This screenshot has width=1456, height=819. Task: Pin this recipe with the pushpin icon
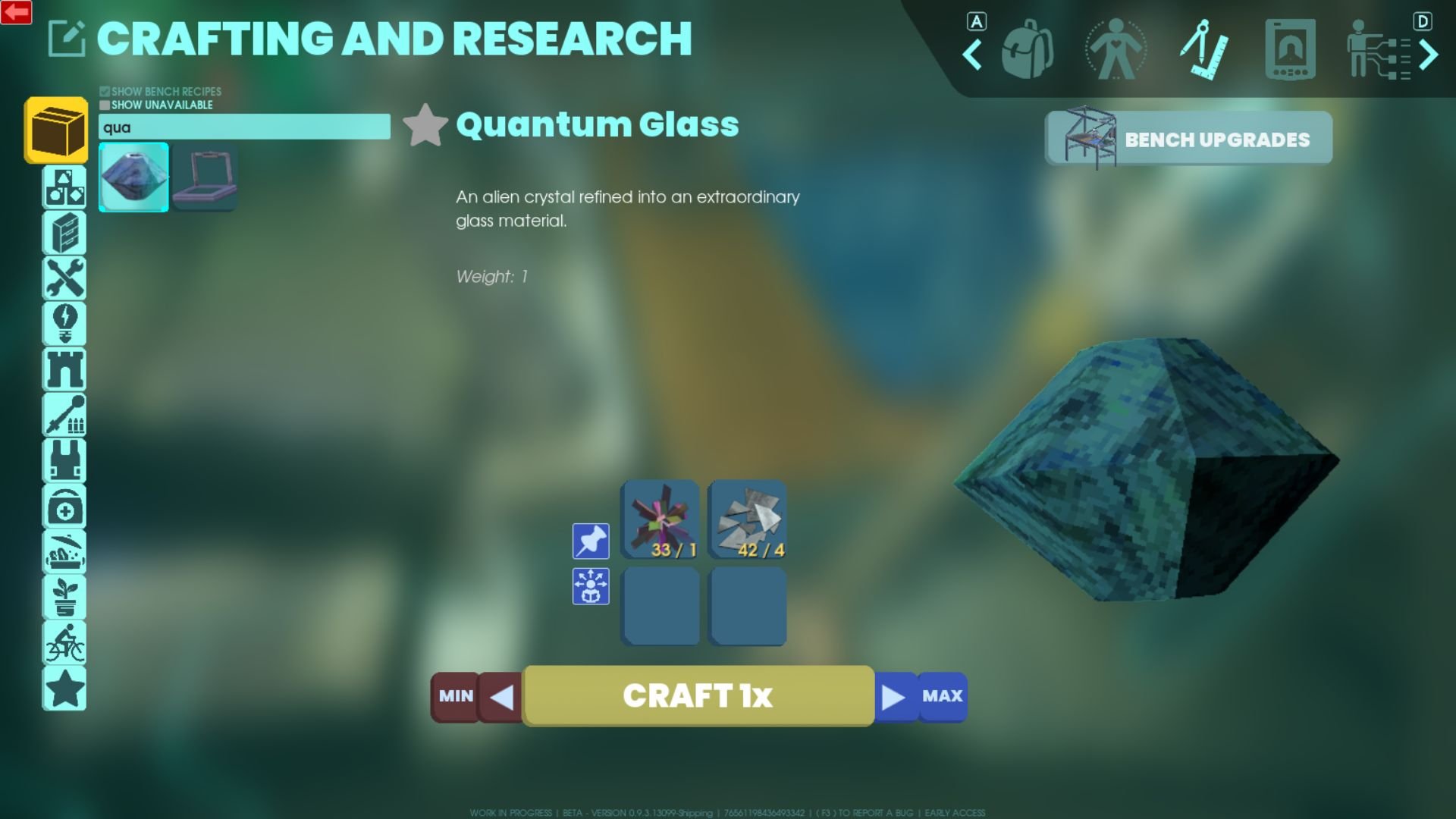point(591,541)
